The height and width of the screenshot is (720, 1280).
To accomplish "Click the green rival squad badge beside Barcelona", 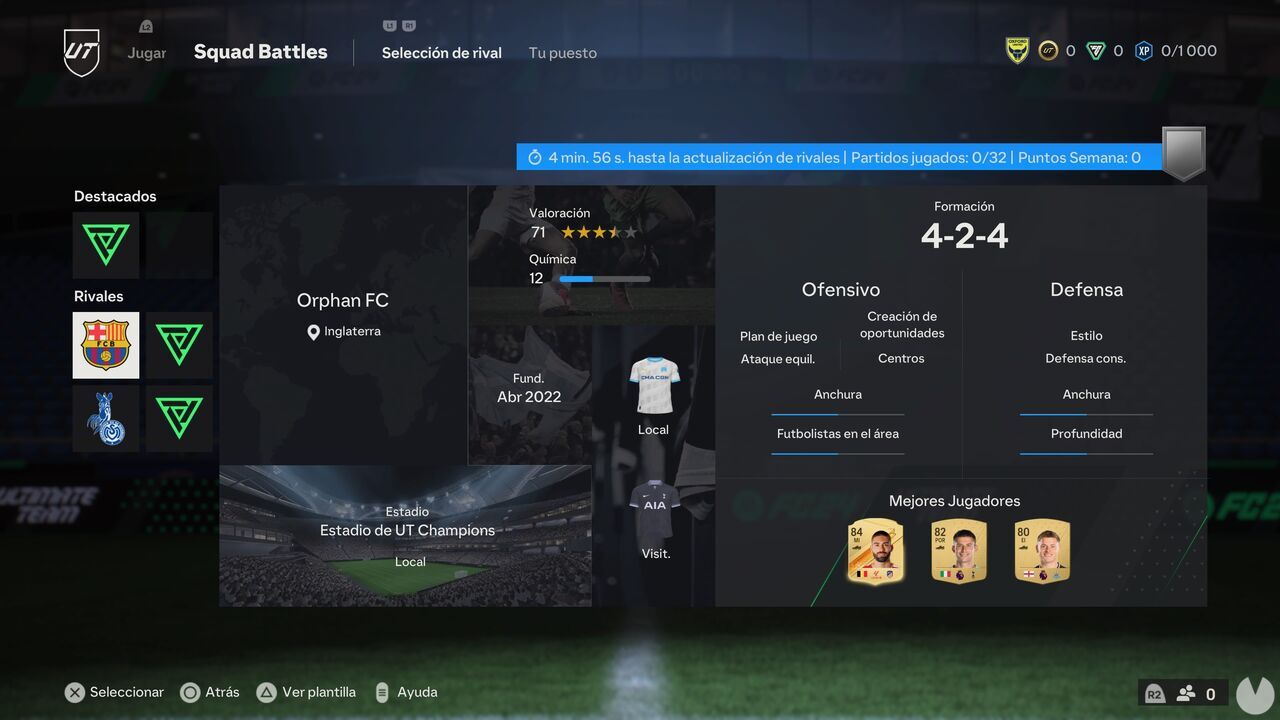I will click(179, 345).
